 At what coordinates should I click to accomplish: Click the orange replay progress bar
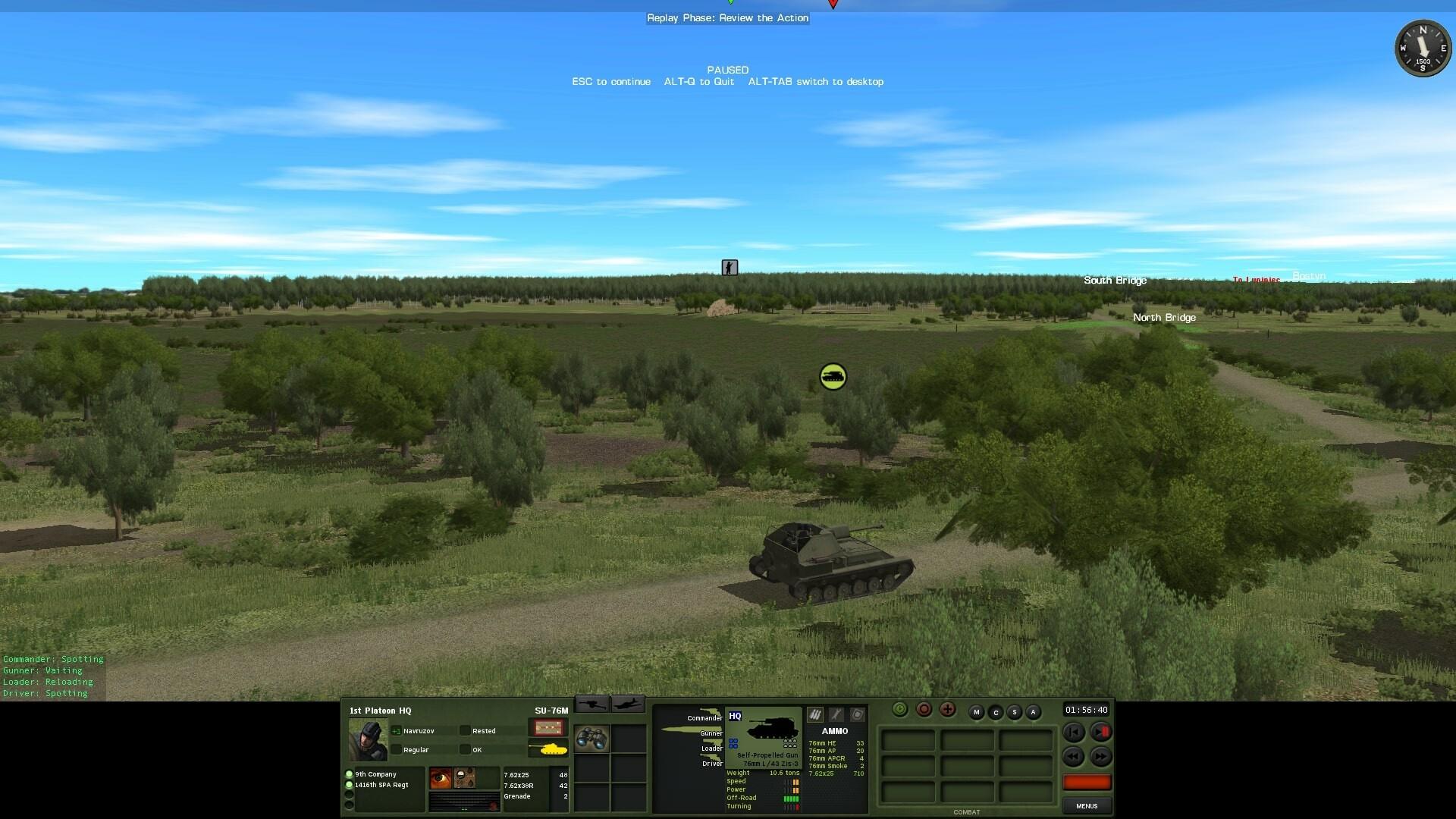1087,782
